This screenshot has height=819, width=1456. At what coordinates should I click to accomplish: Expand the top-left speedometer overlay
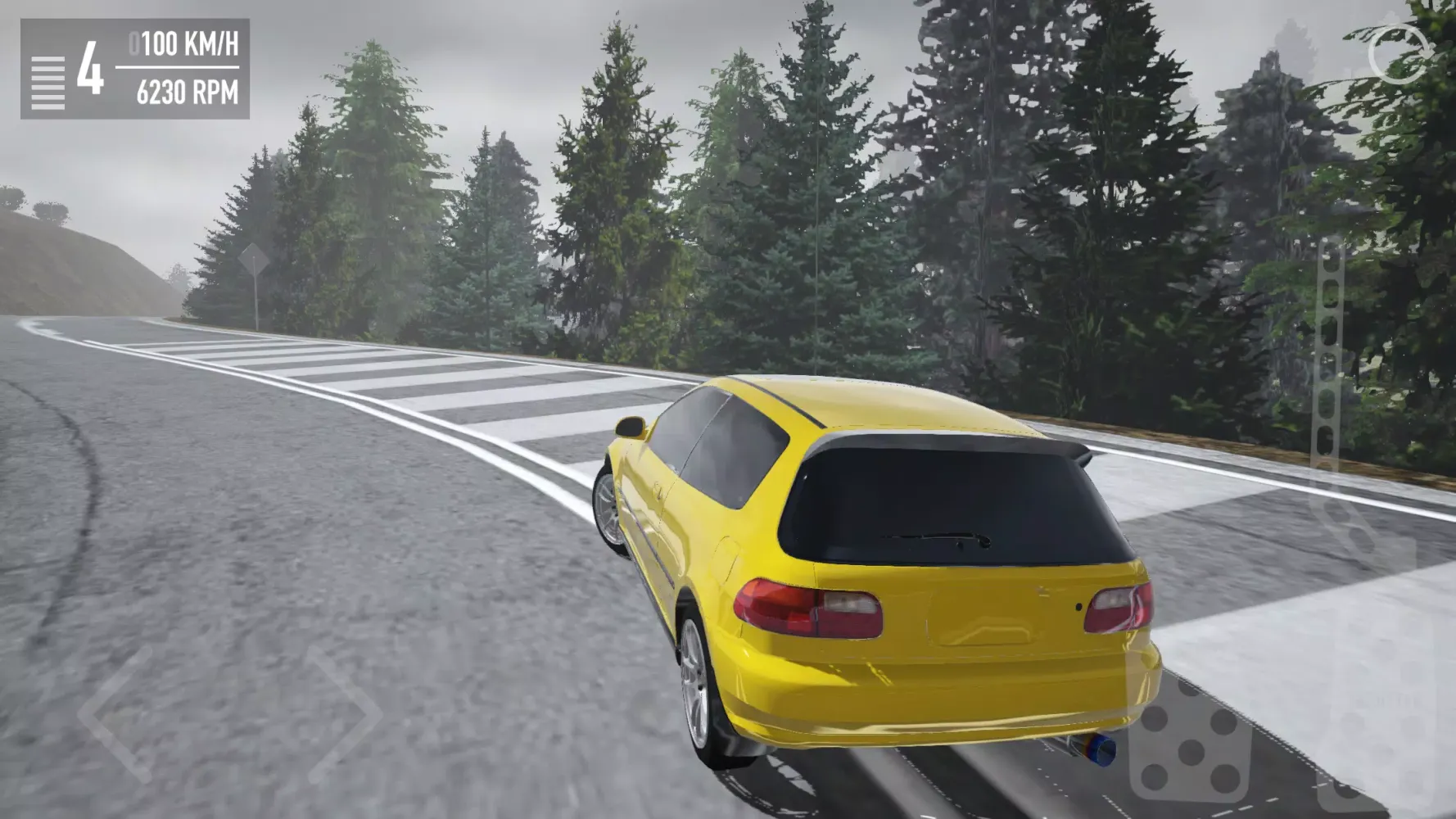[x=135, y=70]
